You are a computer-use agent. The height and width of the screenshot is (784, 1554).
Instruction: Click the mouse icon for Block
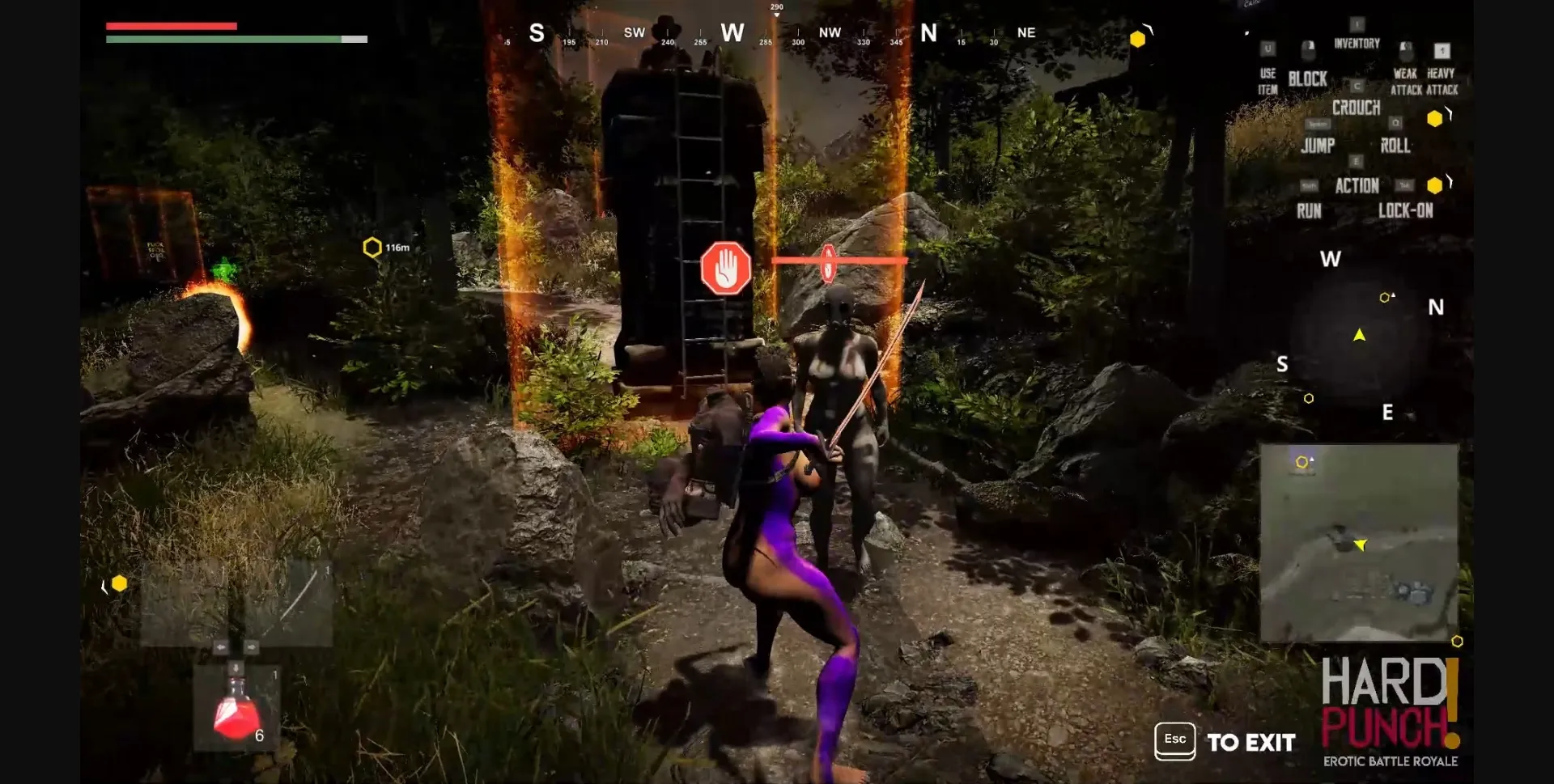(1308, 51)
